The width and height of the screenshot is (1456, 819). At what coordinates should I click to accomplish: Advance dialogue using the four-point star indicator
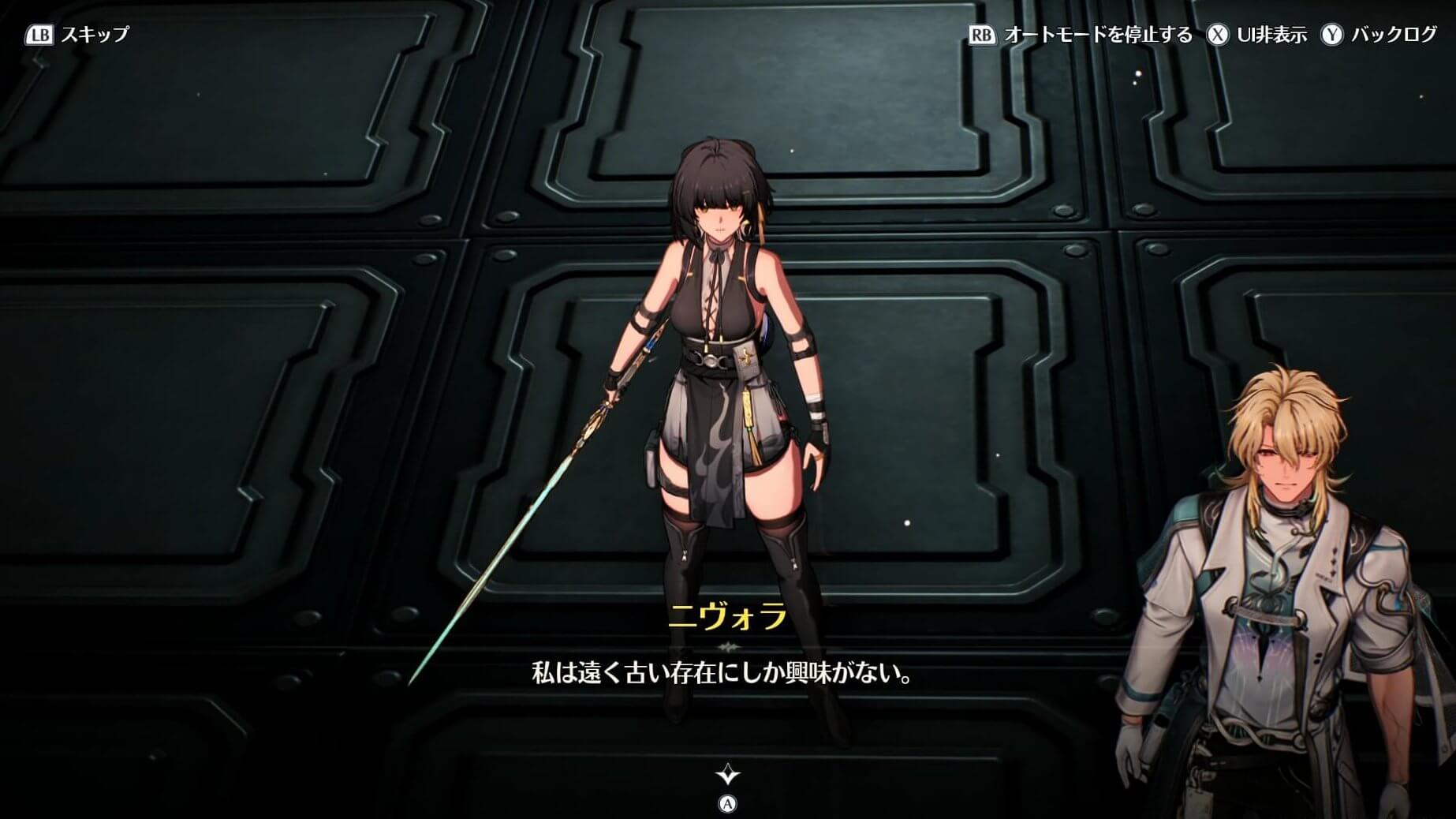click(x=727, y=775)
